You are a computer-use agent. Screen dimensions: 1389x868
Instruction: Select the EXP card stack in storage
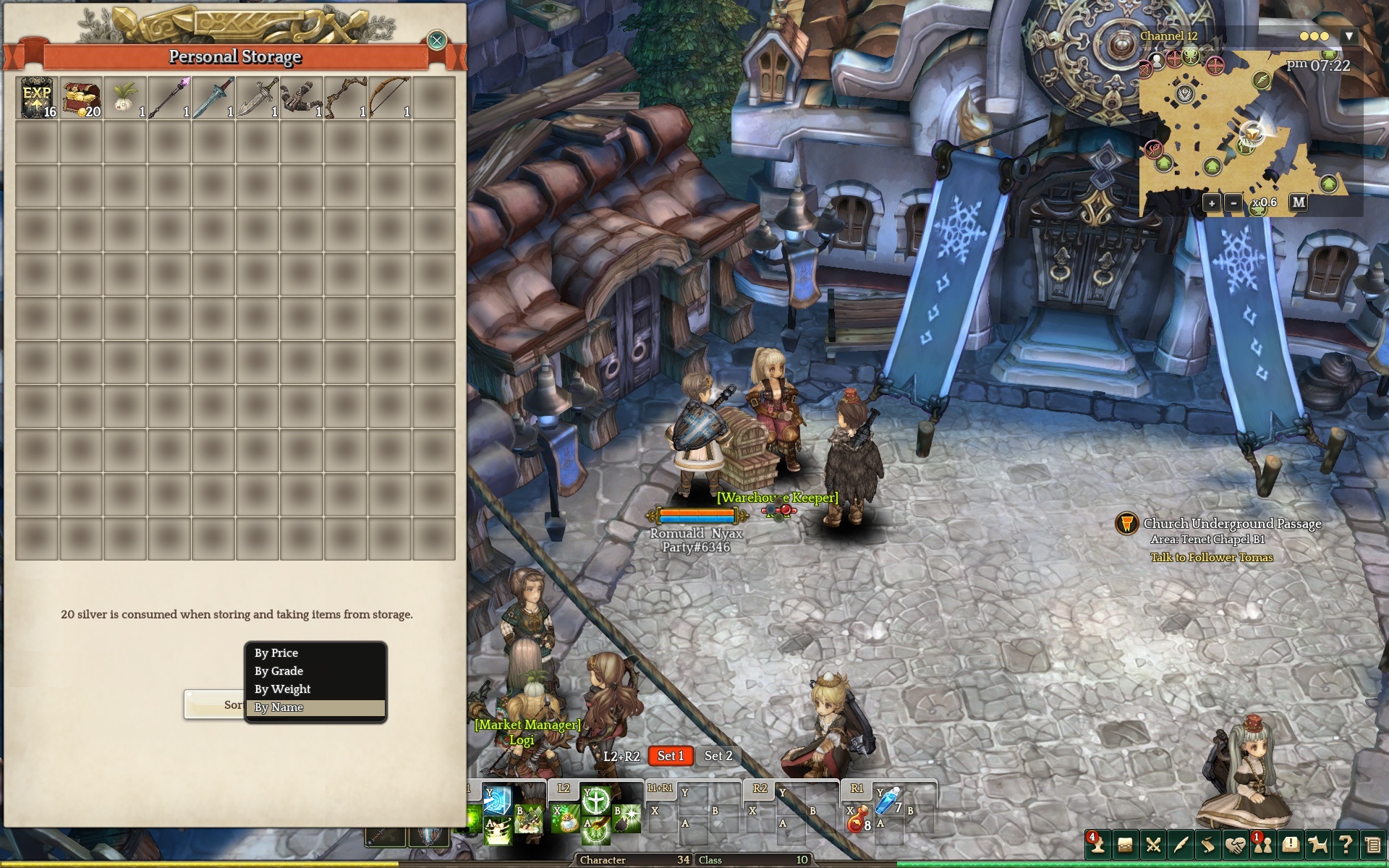click(x=38, y=98)
